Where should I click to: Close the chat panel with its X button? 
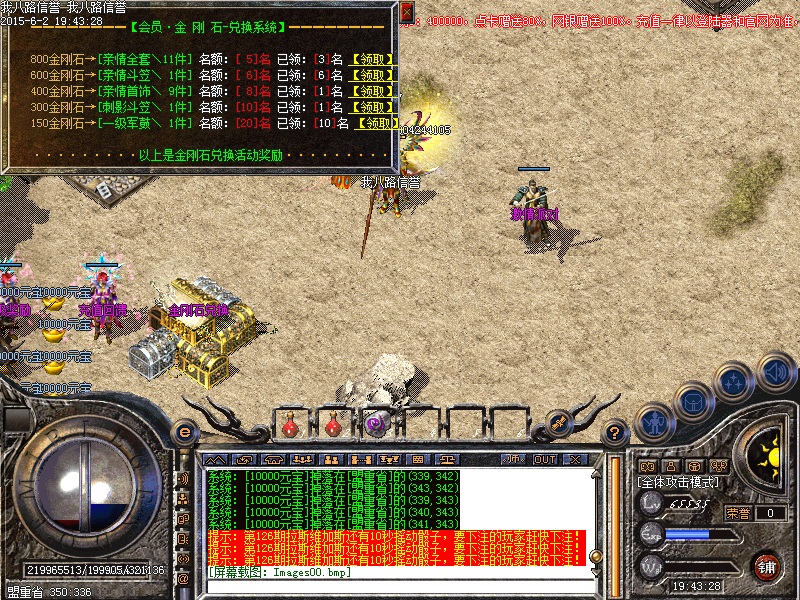(575, 459)
